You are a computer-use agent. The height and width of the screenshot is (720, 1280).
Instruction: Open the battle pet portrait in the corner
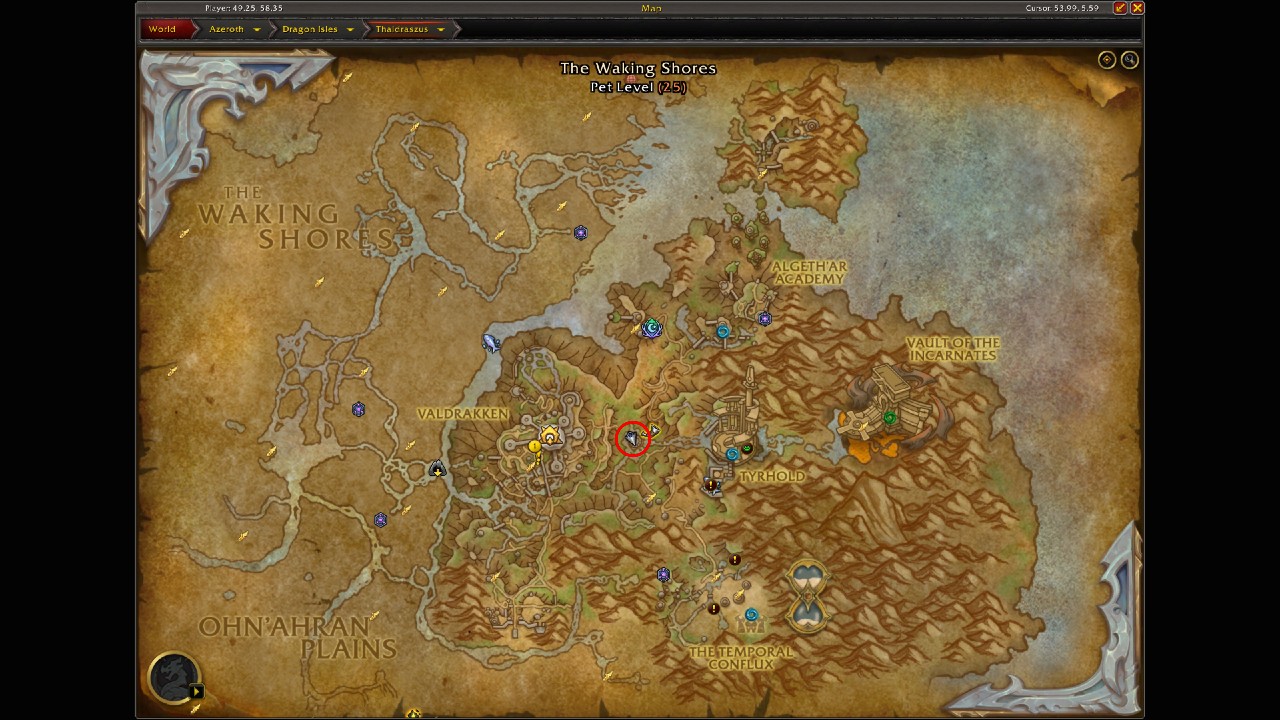click(x=172, y=675)
